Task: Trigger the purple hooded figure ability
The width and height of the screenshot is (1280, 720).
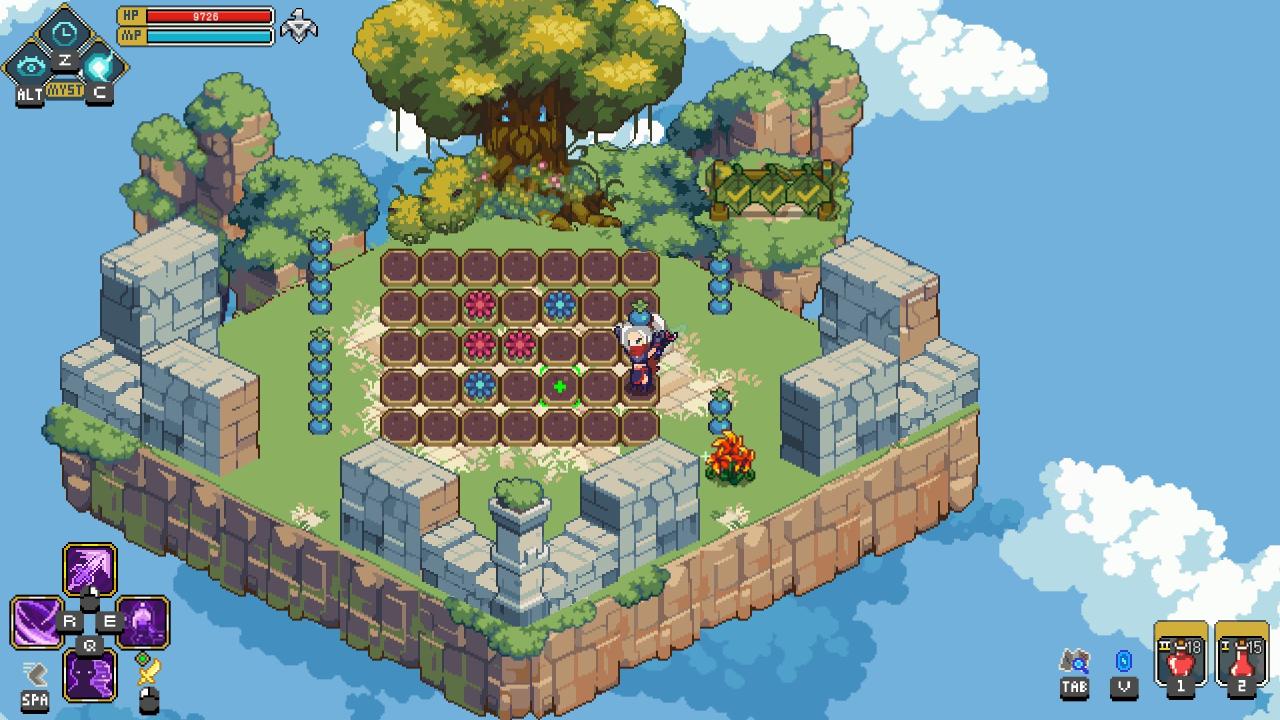Action: click(x=143, y=622)
